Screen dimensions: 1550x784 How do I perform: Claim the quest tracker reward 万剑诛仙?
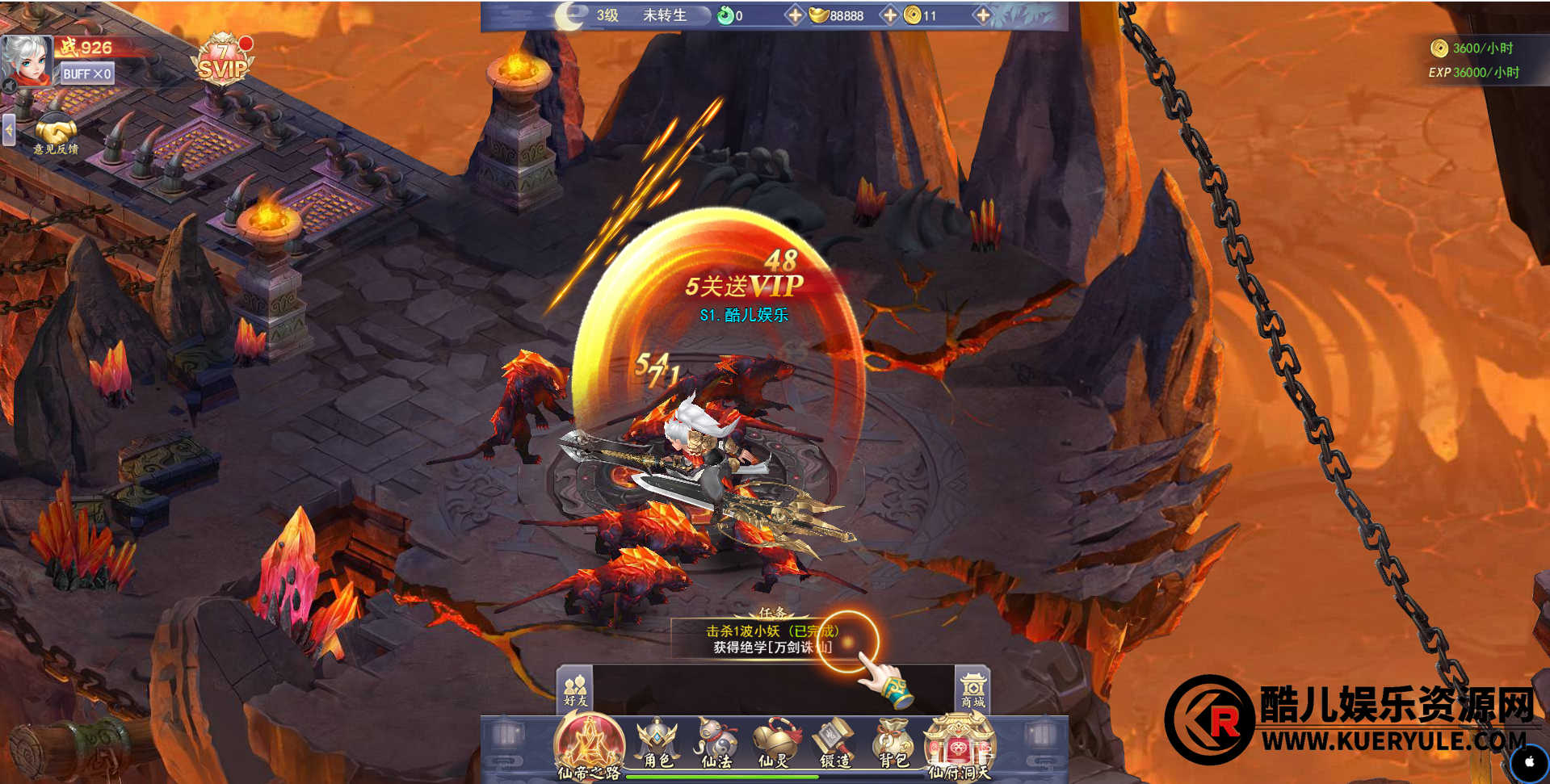771,639
